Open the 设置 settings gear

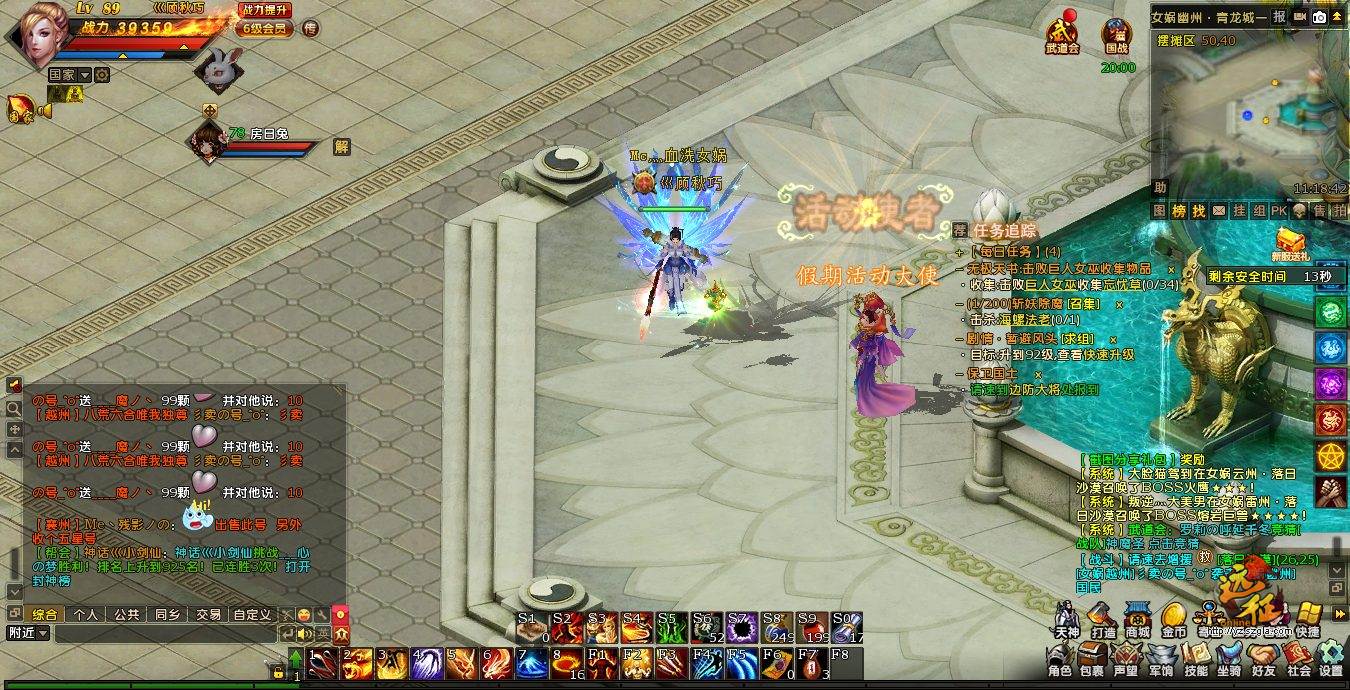point(1330,660)
